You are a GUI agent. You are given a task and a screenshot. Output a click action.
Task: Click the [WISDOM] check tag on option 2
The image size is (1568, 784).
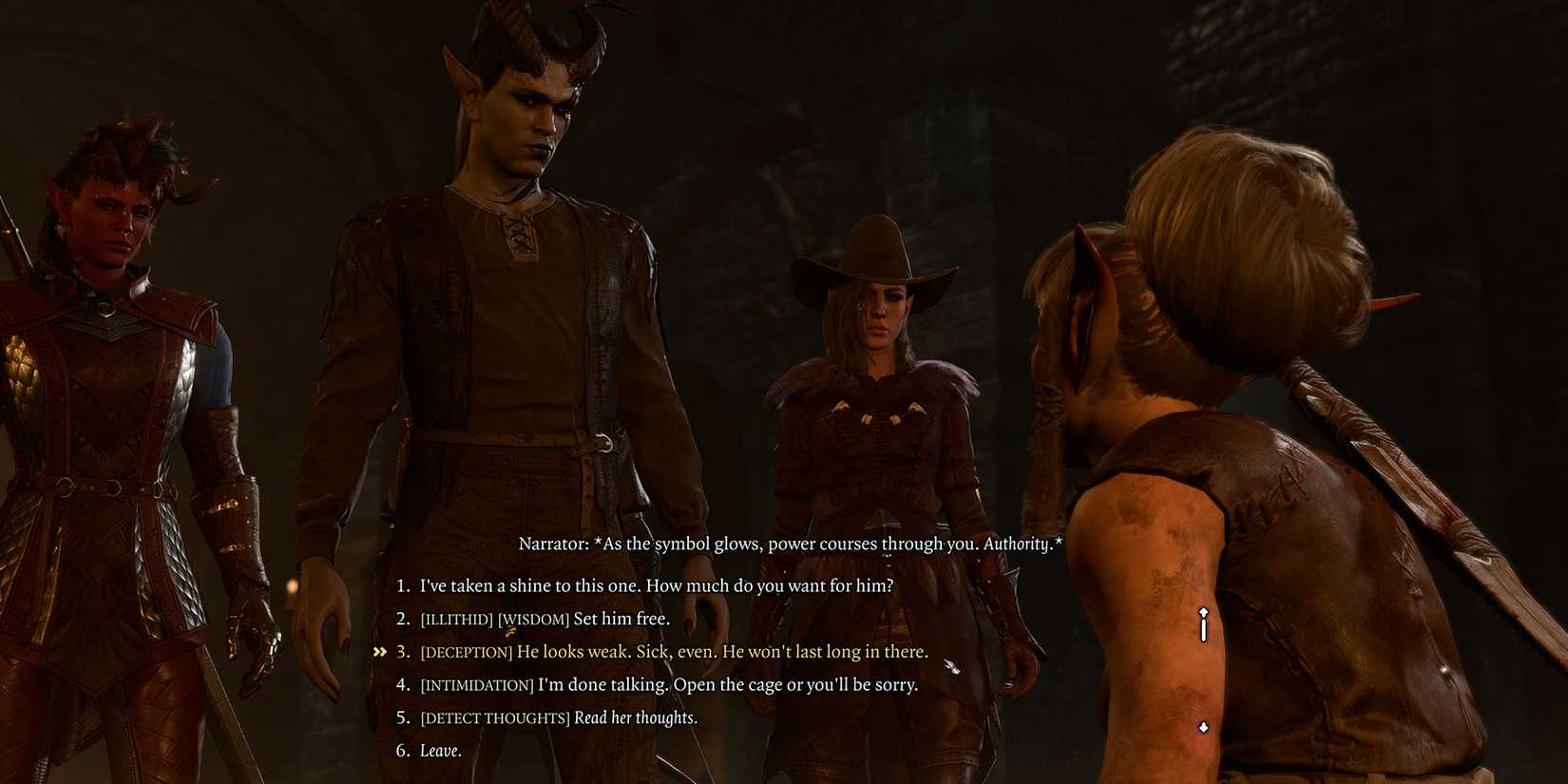pos(534,618)
